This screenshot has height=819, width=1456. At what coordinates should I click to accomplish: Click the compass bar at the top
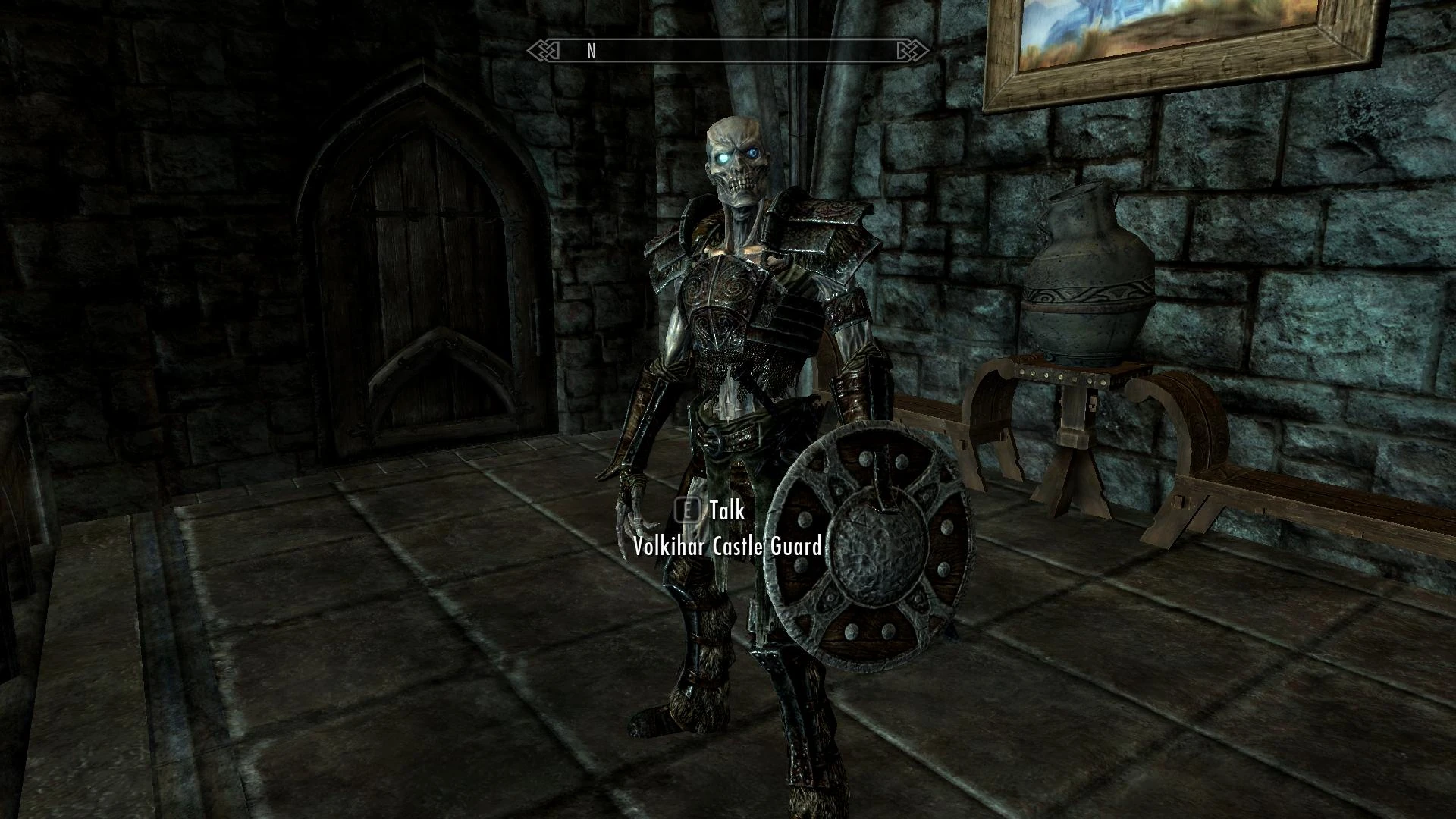click(728, 51)
